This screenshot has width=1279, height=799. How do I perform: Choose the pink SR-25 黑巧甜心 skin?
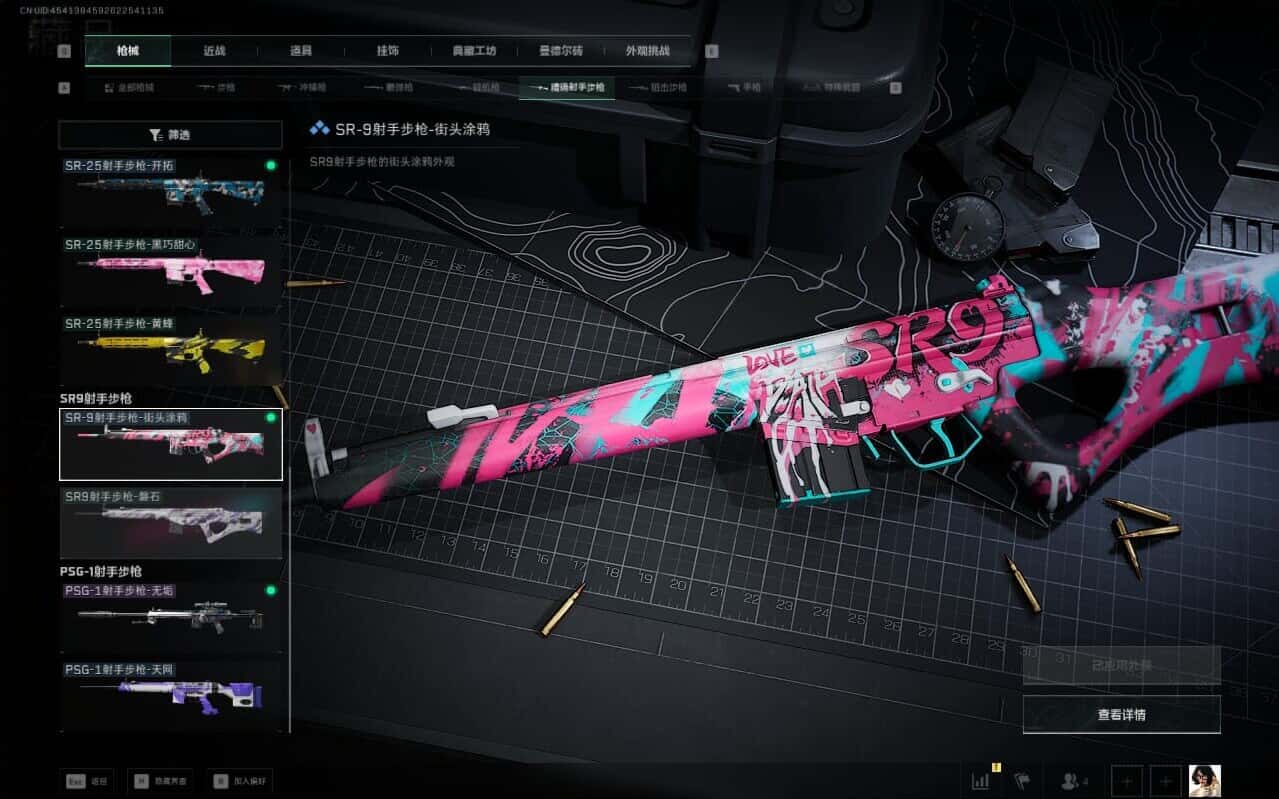click(170, 268)
